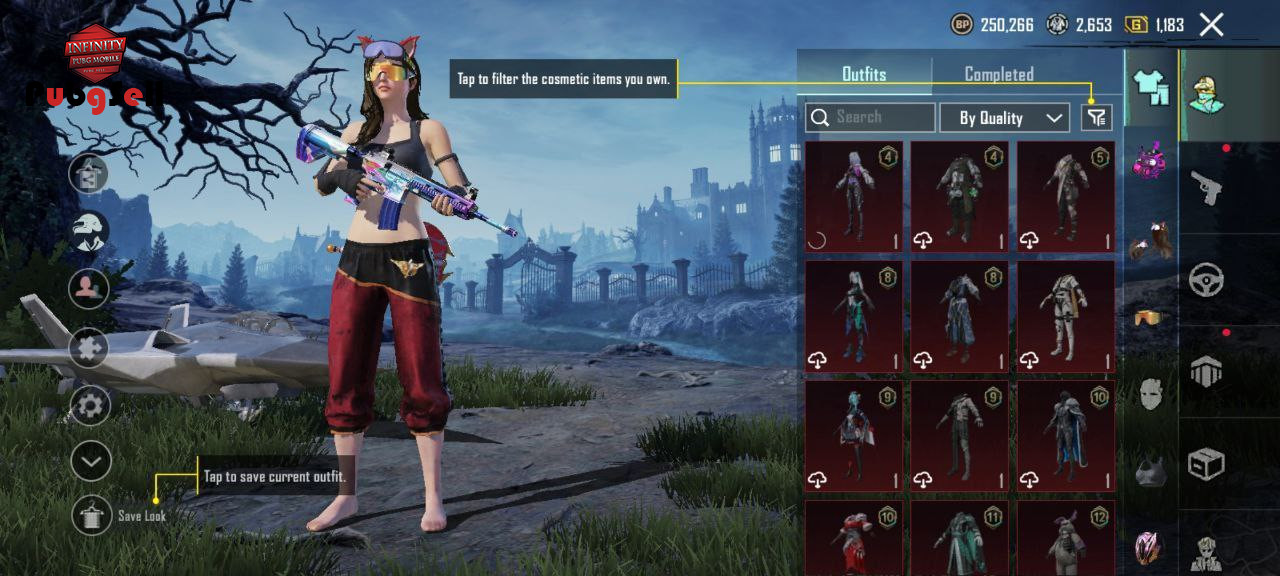Choose the shirt and pants clothing subcategory
Screen dimensions: 1280x576
click(1151, 88)
